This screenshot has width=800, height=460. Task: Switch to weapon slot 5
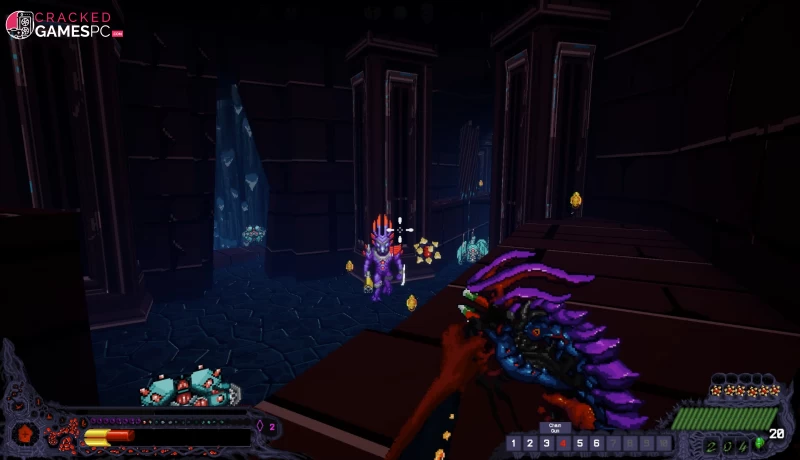(x=580, y=443)
